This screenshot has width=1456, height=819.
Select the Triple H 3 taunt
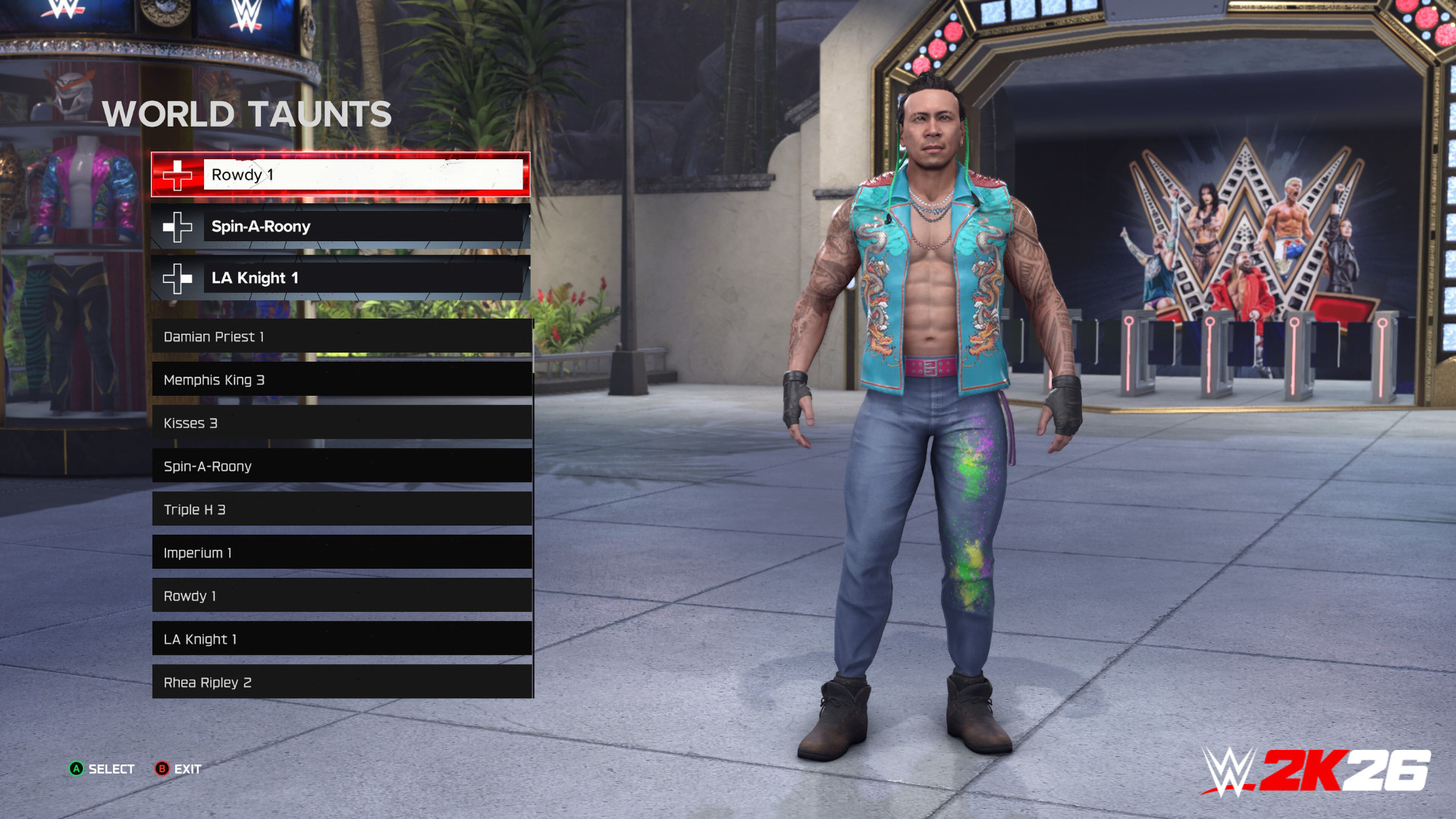click(x=341, y=509)
